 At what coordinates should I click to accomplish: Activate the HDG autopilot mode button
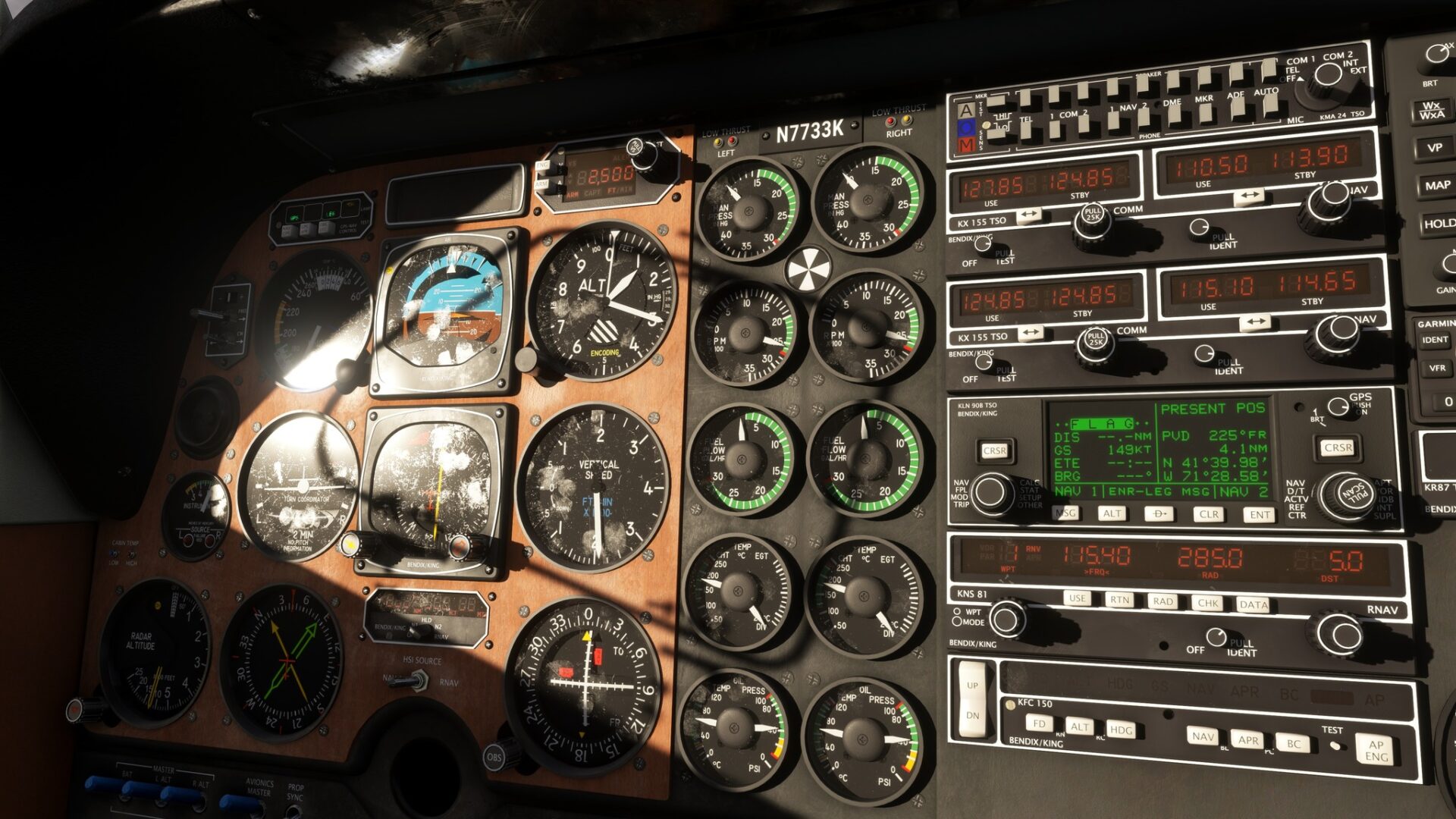tap(1121, 730)
